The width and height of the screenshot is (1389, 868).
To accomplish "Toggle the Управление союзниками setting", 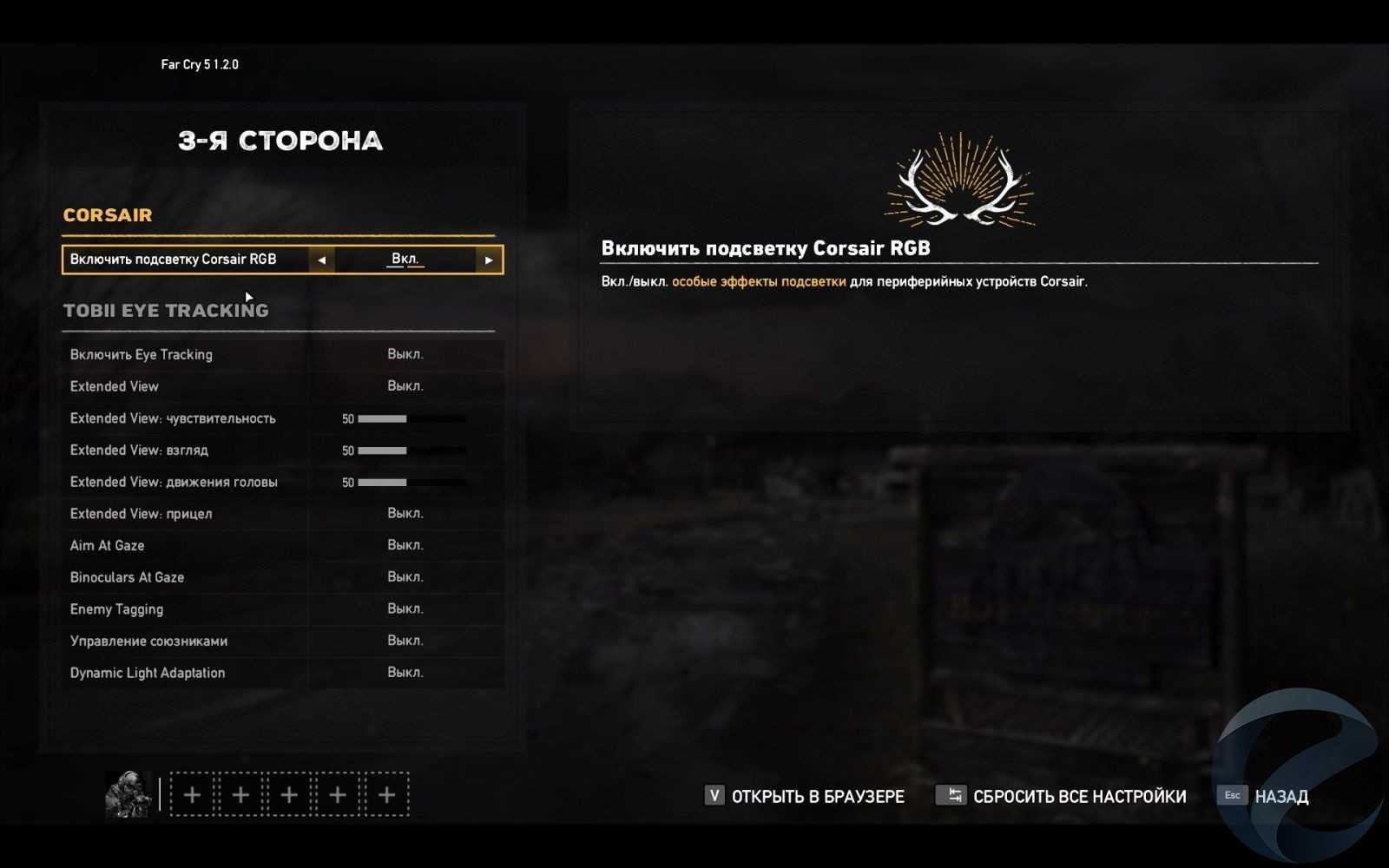I will [405, 641].
